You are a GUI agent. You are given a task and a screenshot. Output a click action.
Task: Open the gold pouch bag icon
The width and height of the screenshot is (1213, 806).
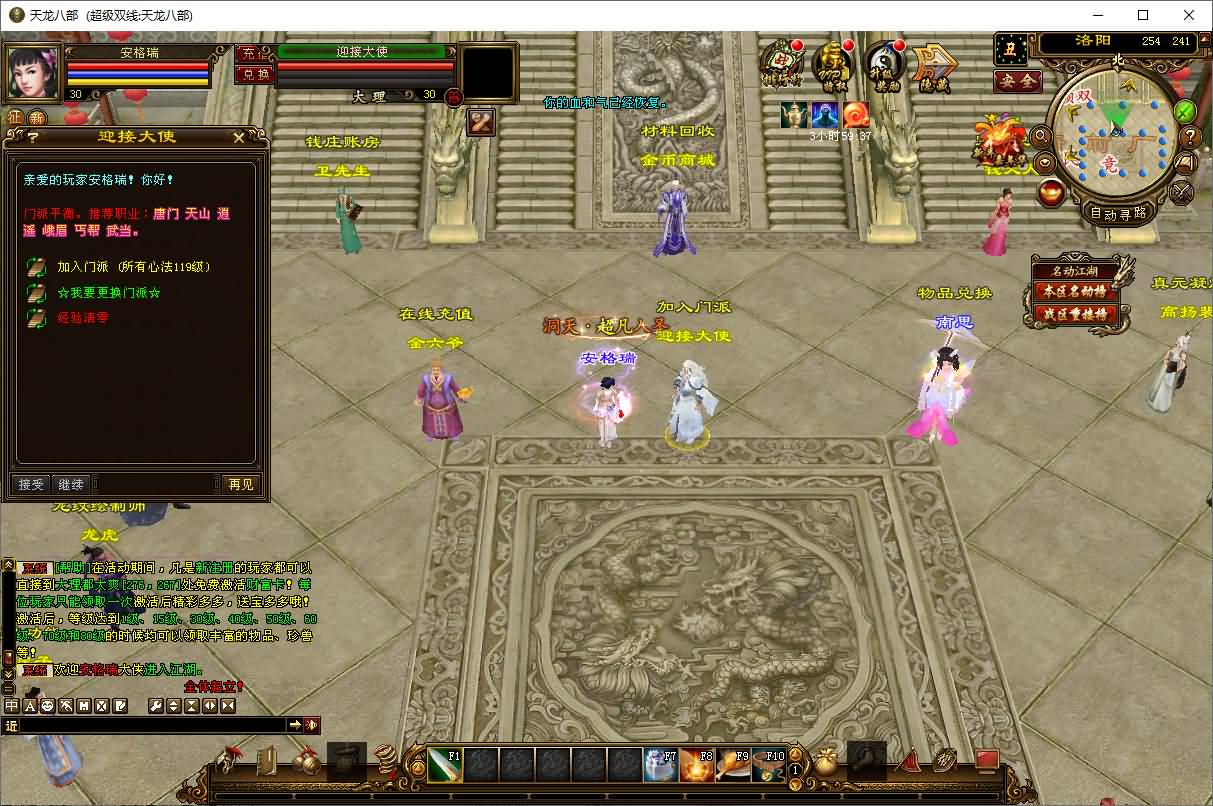pyautogui.click(x=824, y=763)
